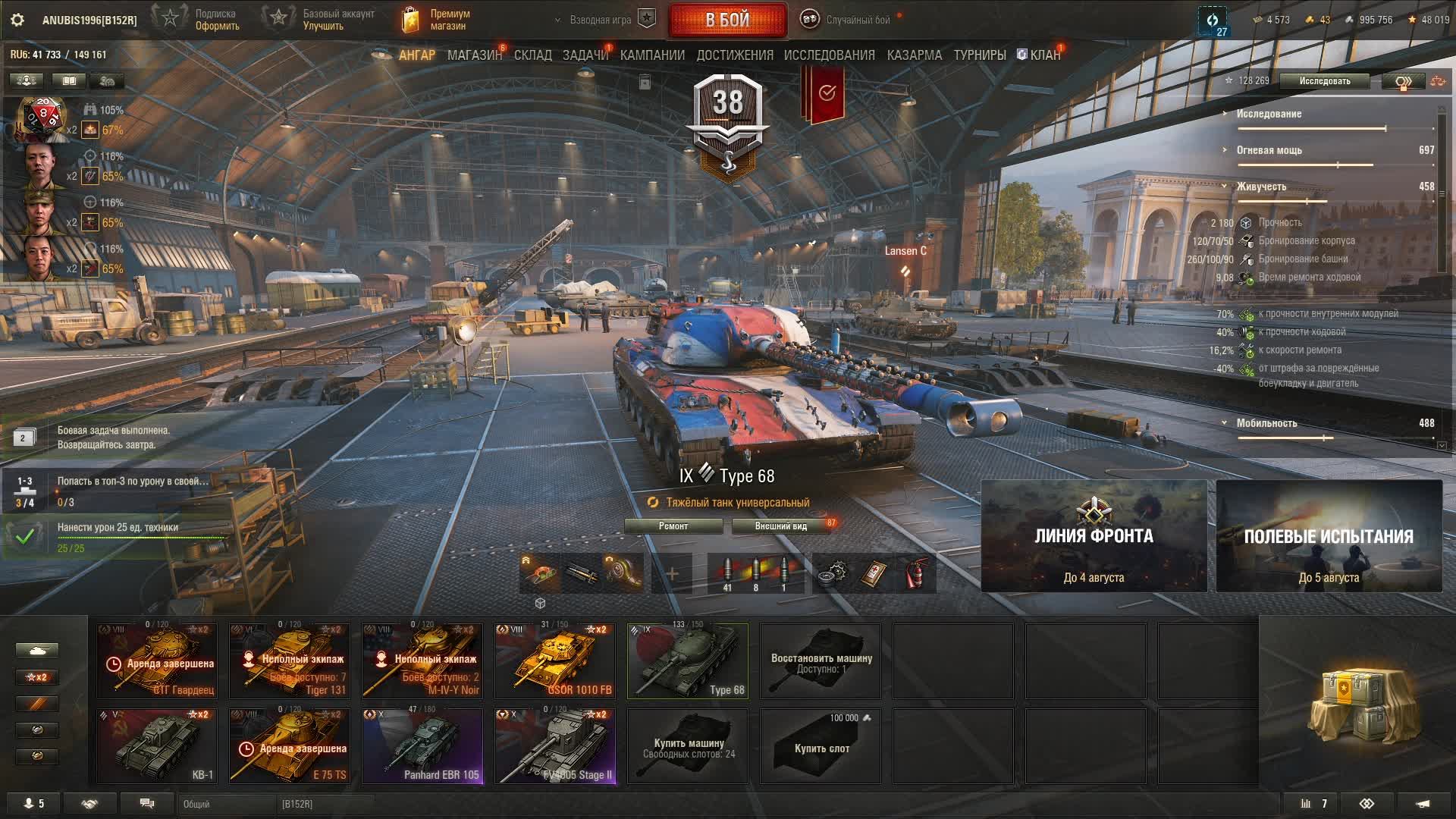Open the СКЛАД tab
This screenshot has width=1456, height=819.
pos(532,55)
